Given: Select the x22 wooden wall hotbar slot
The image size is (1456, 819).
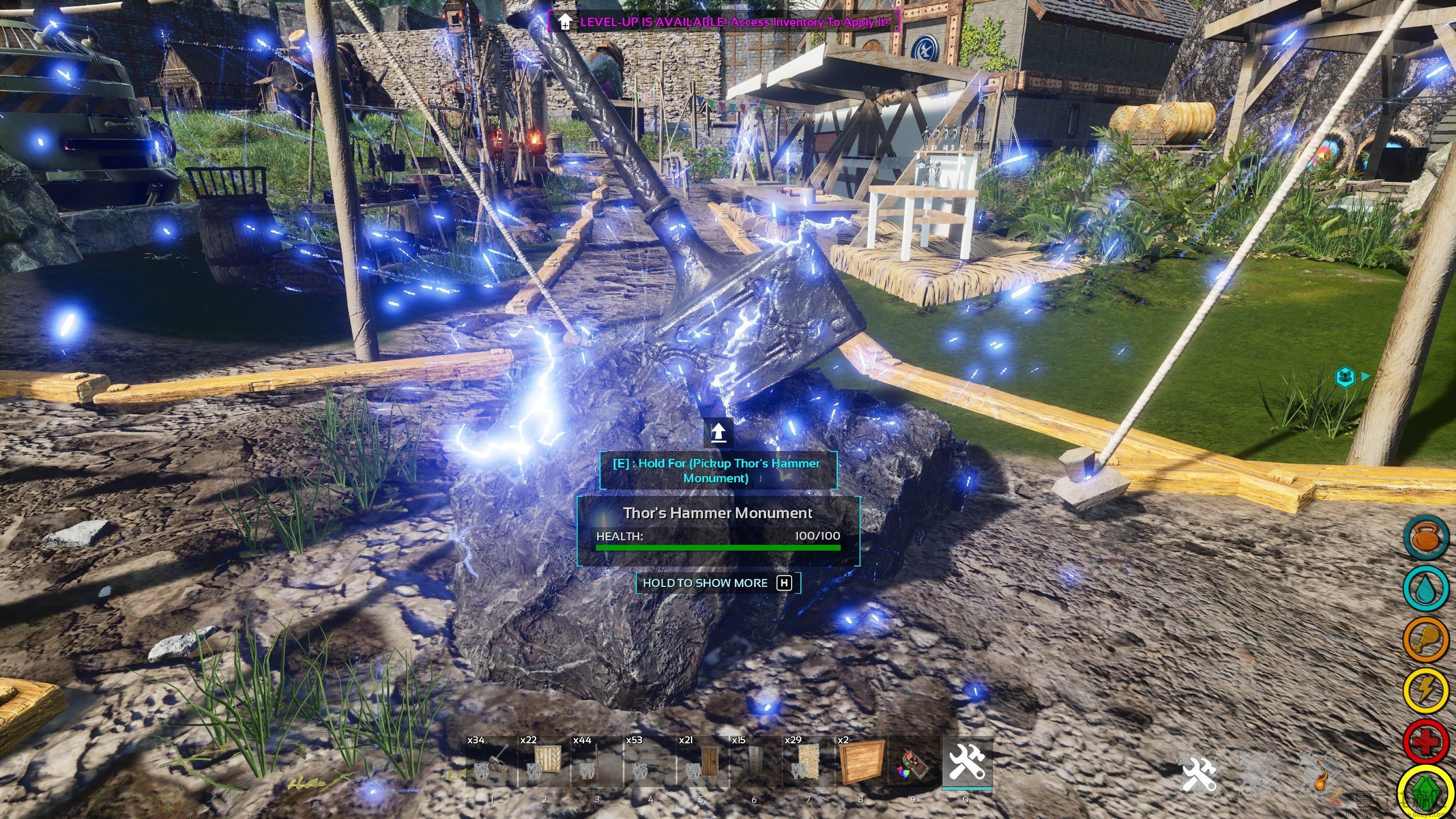Looking at the screenshot, I should point(544,762).
